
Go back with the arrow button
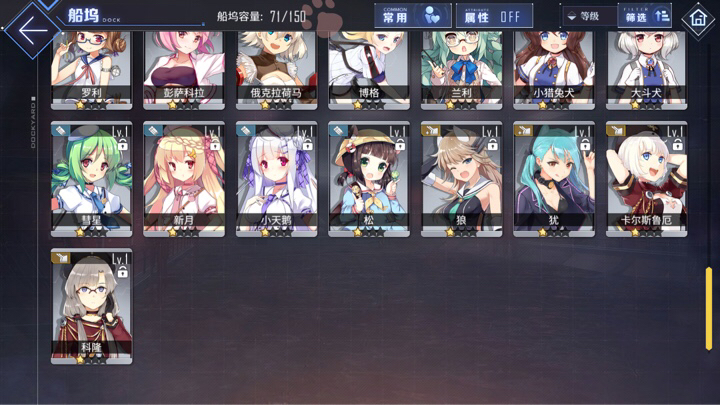click(32, 28)
